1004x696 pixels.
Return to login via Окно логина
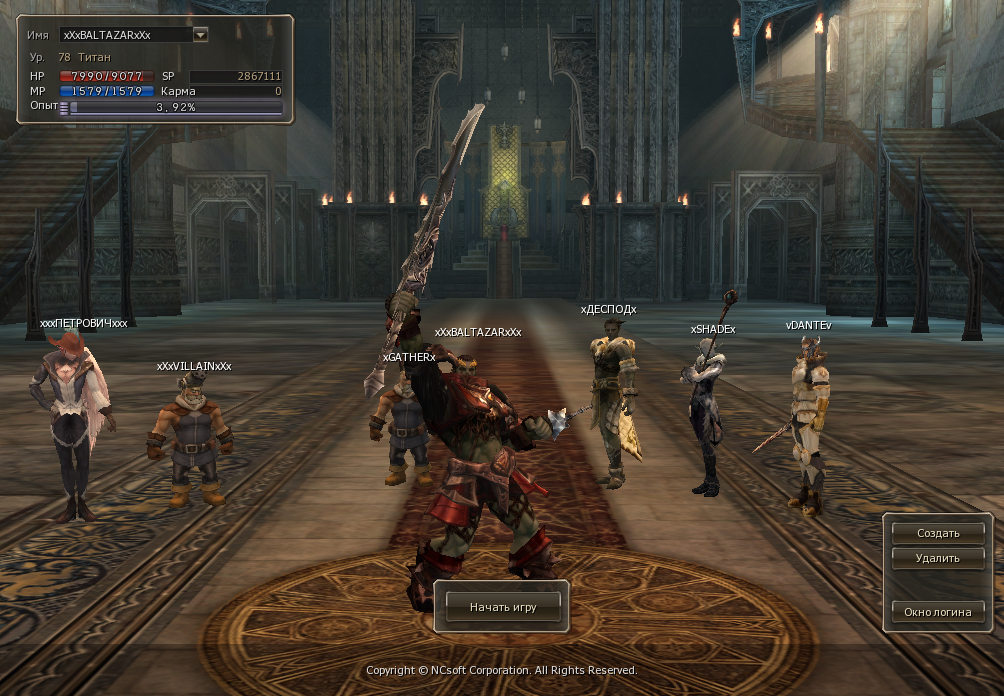point(937,612)
